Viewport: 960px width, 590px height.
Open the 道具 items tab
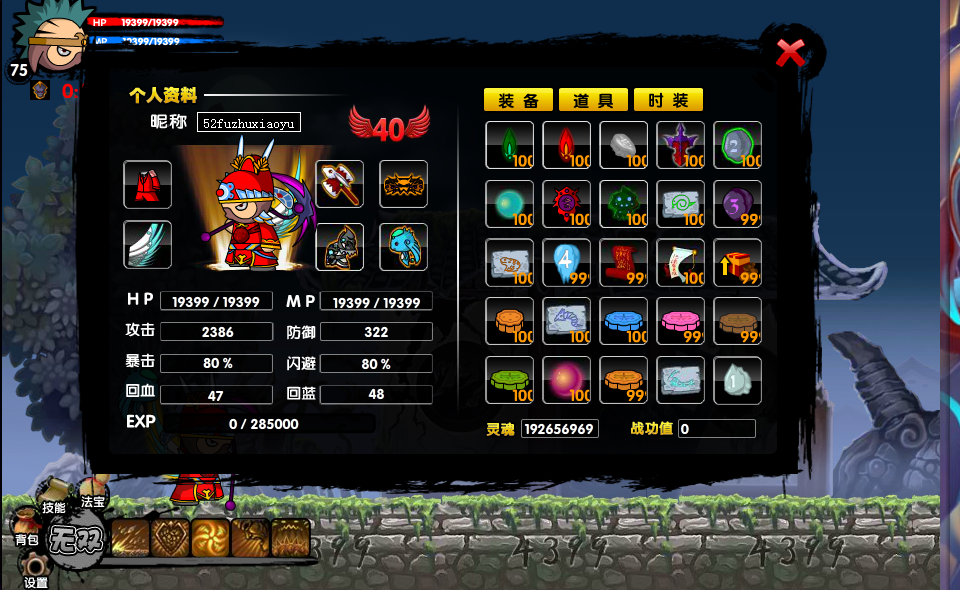593,100
